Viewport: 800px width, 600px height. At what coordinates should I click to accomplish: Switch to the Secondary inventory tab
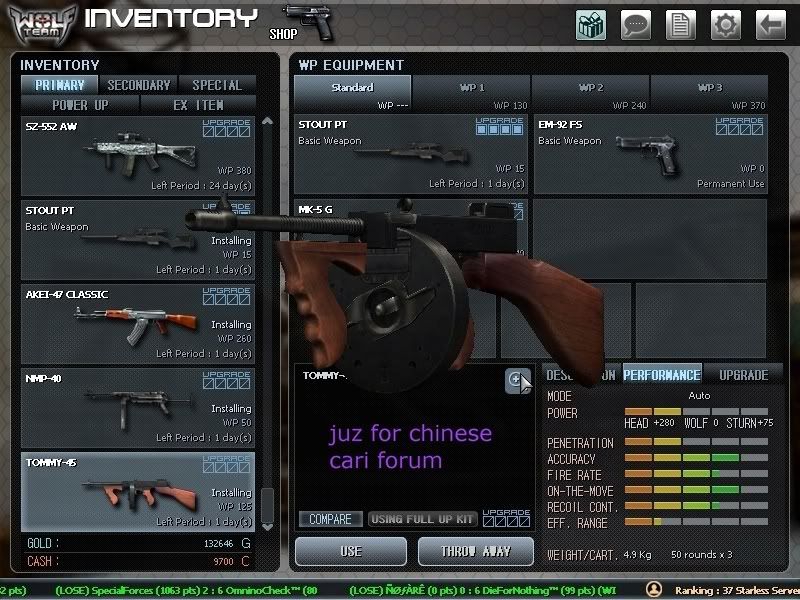[x=139, y=85]
